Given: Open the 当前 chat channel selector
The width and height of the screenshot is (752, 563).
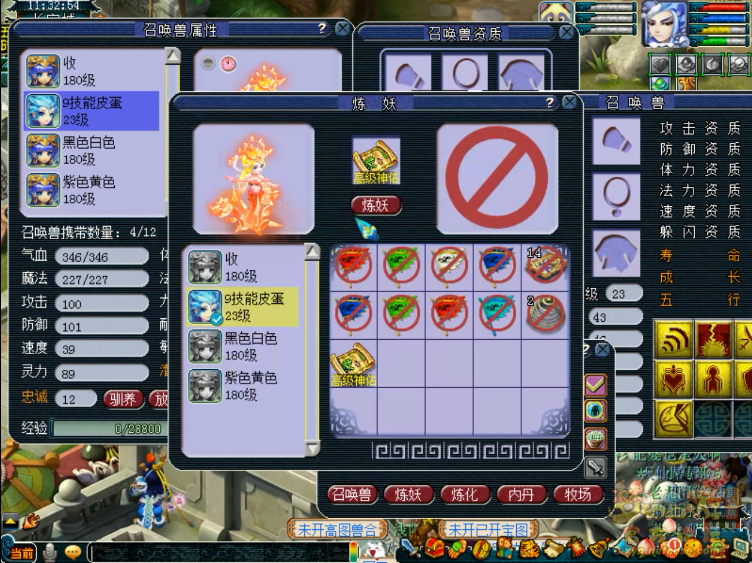Looking at the screenshot, I should pyautogui.click(x=20, y=552).
